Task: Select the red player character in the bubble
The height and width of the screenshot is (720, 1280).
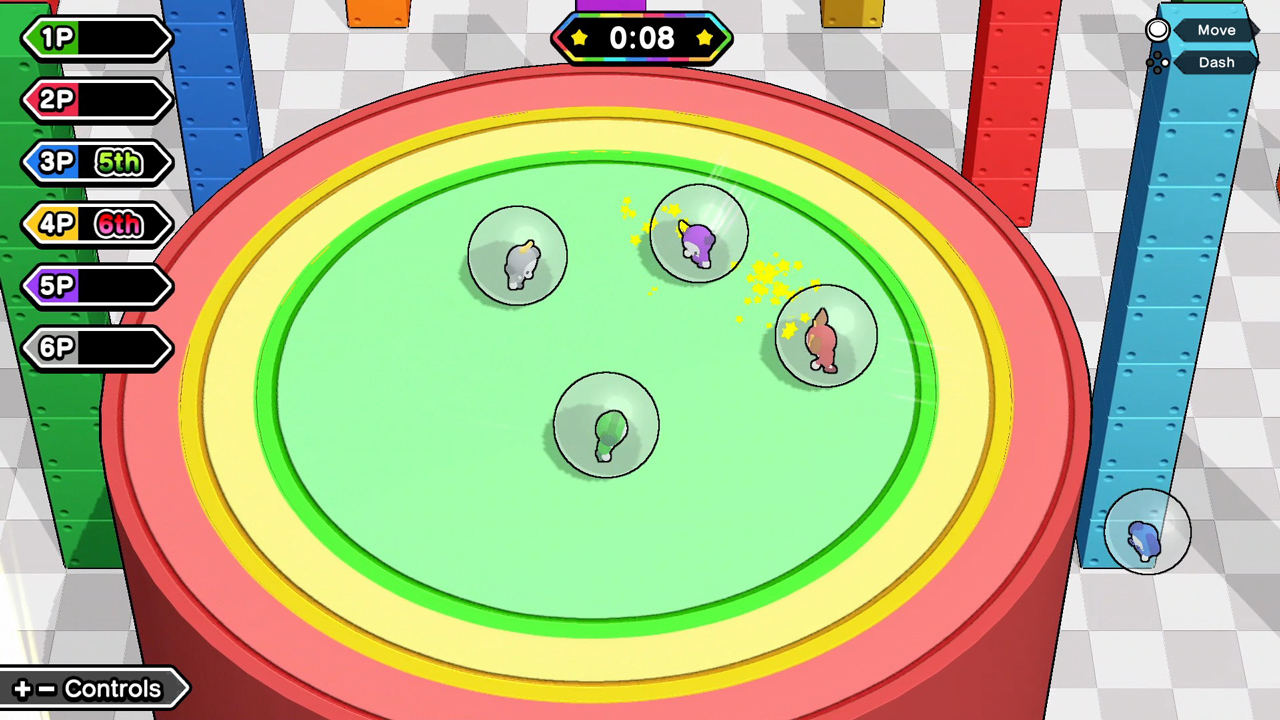Action: [824, 338]
